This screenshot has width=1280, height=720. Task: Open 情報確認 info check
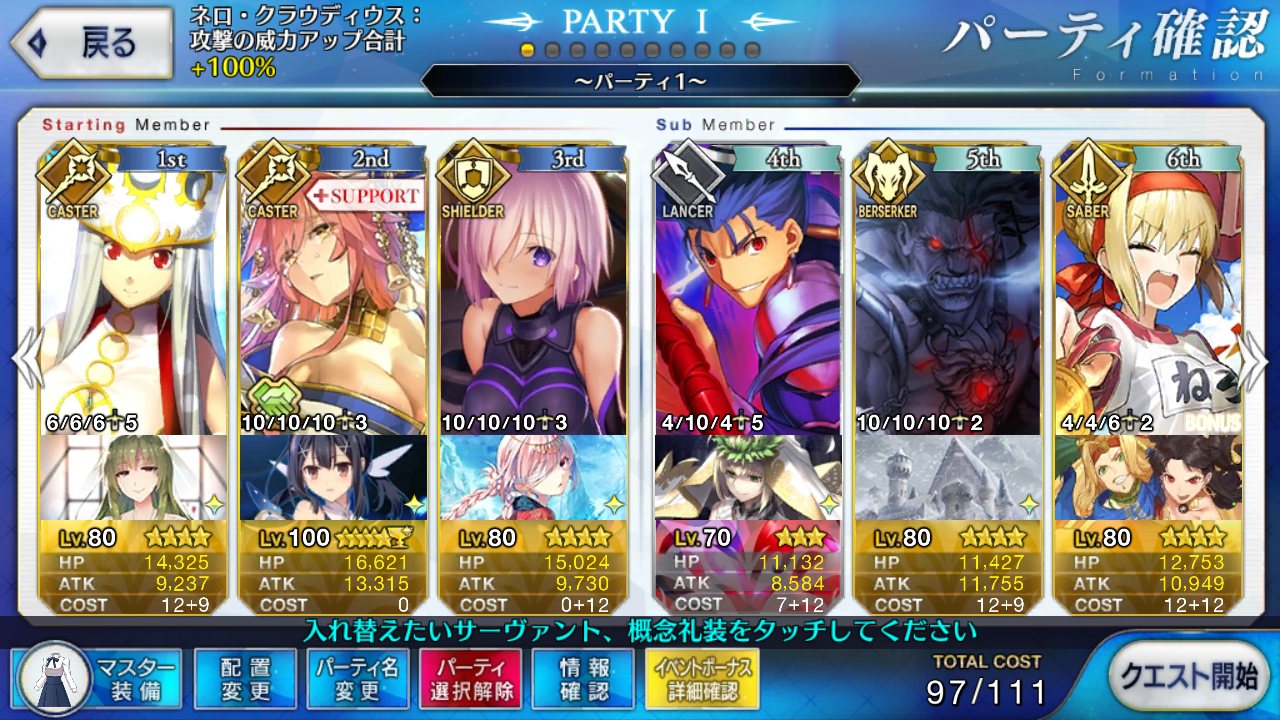coord(583,678)
